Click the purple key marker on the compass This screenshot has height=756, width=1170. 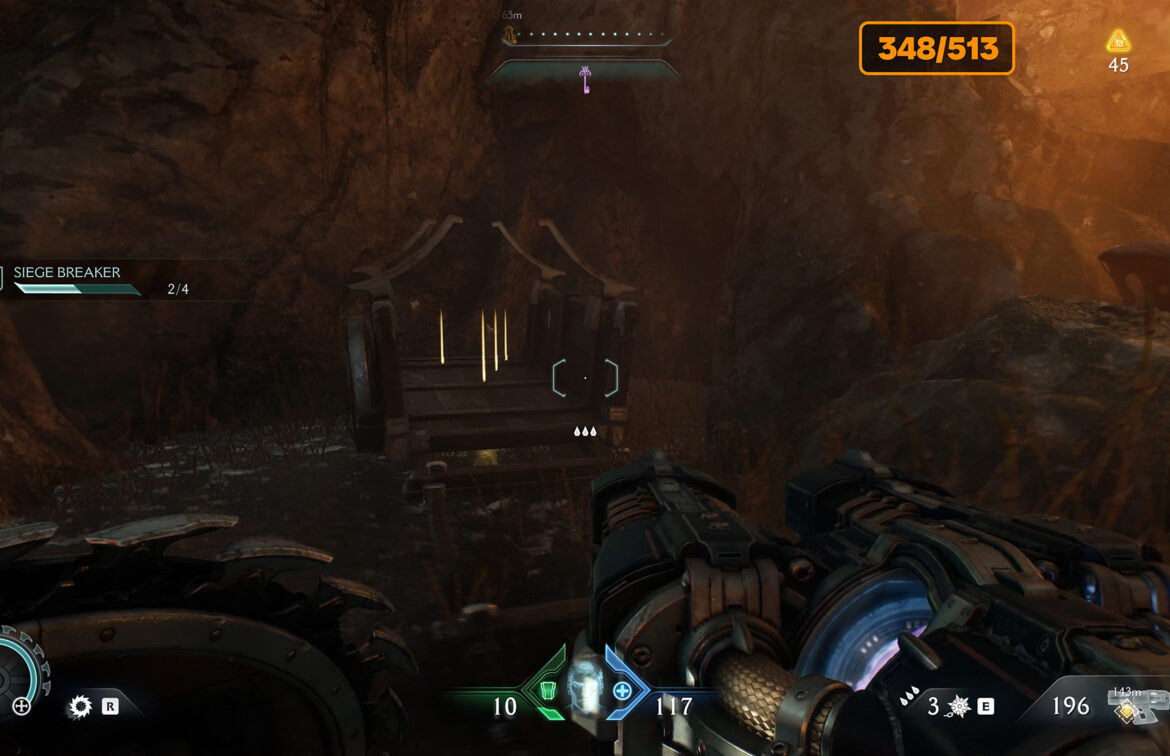[584, 77]
